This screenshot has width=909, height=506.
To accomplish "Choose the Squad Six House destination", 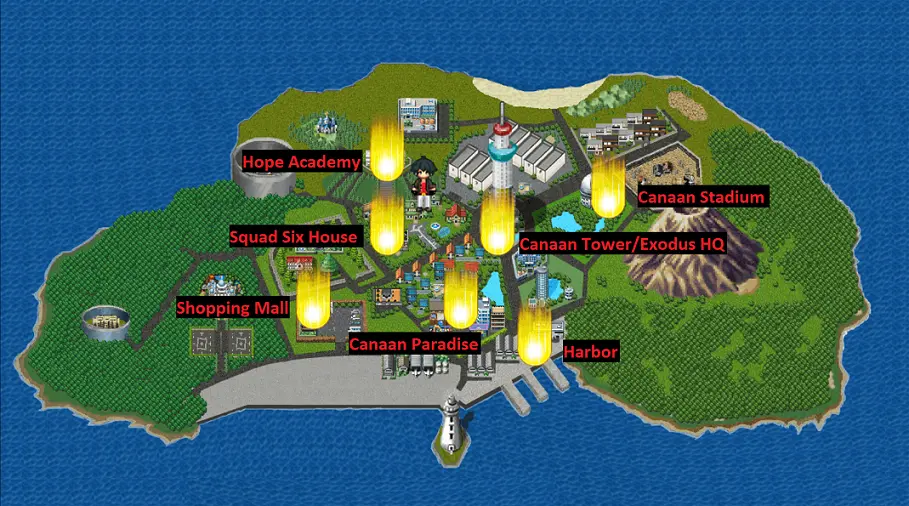I will 386,226.
